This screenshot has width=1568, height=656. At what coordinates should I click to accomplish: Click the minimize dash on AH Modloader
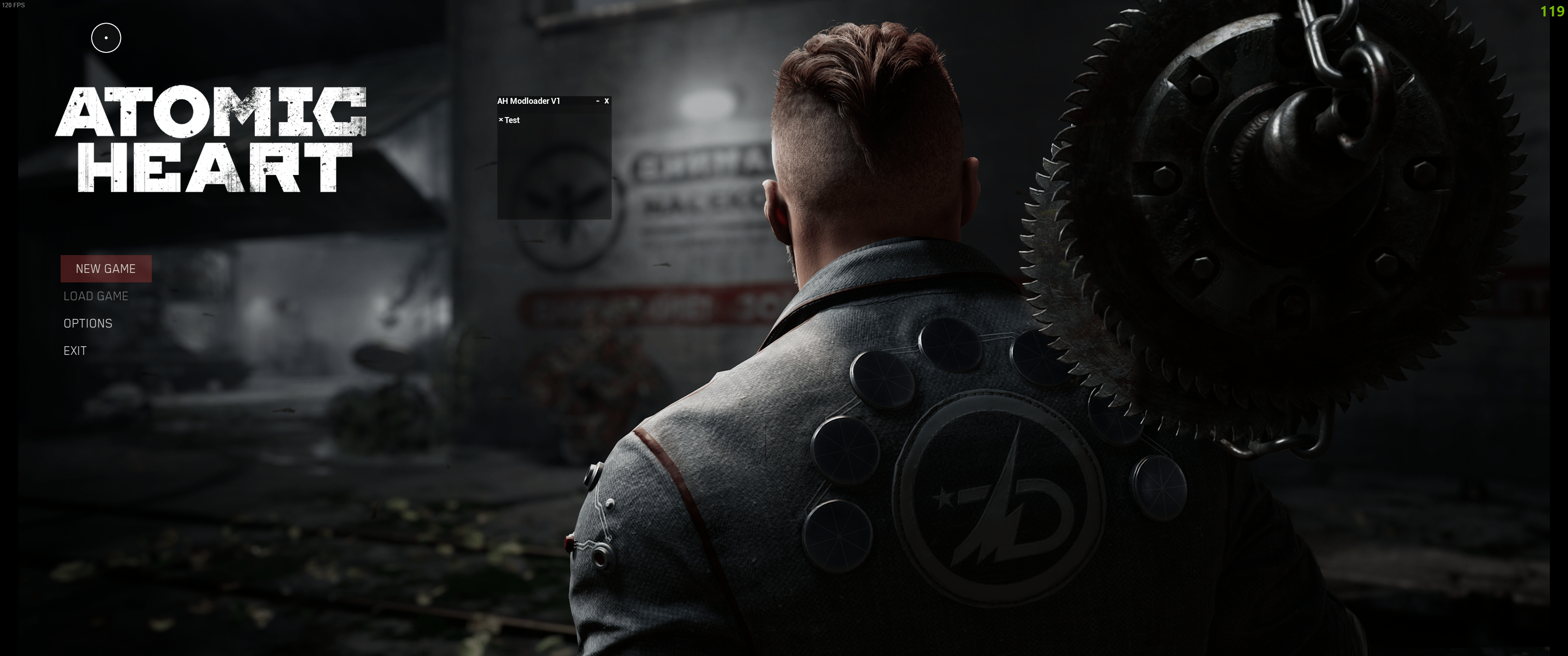597,102
